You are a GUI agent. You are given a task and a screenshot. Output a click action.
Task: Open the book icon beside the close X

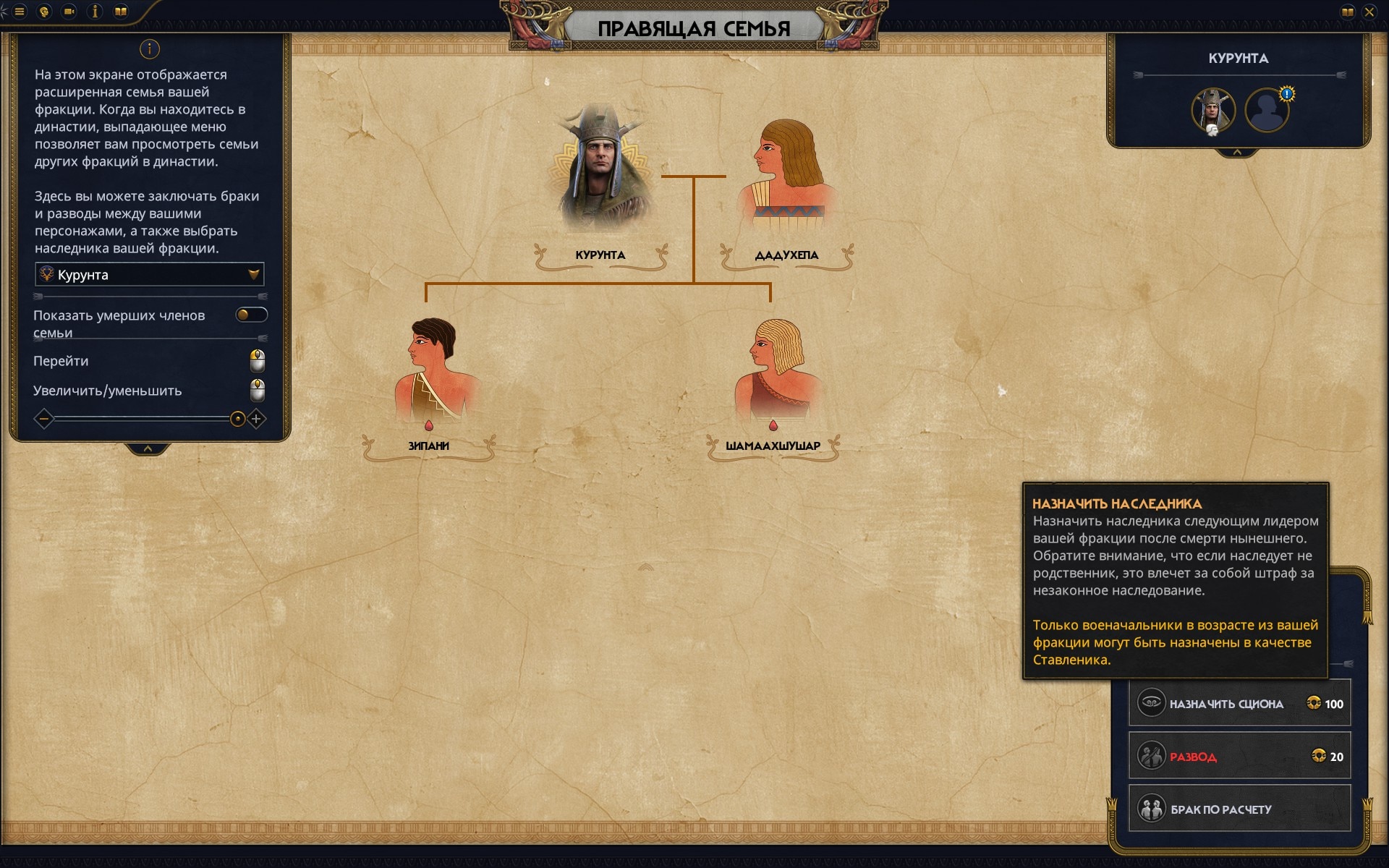pyautogui.click(x=1347, y=12)
